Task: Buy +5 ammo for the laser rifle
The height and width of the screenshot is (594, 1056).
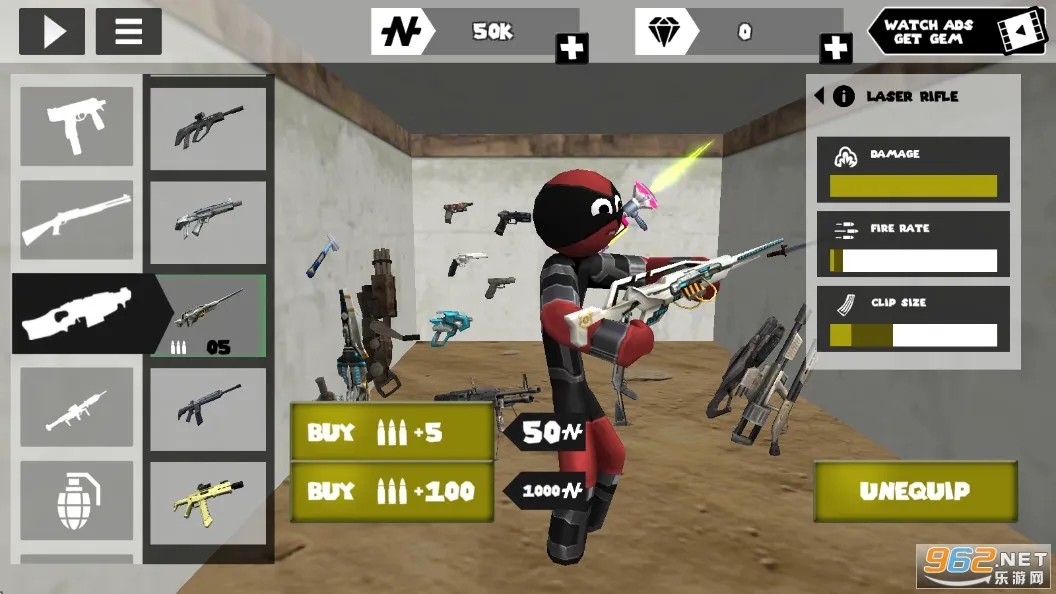Action: 391,432
